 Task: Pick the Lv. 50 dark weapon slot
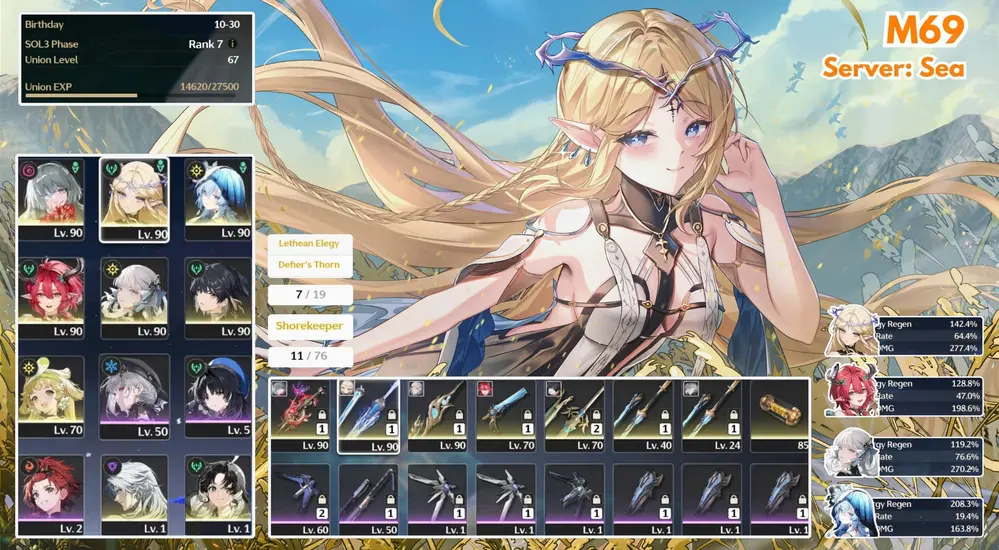[x=368, y=498]
